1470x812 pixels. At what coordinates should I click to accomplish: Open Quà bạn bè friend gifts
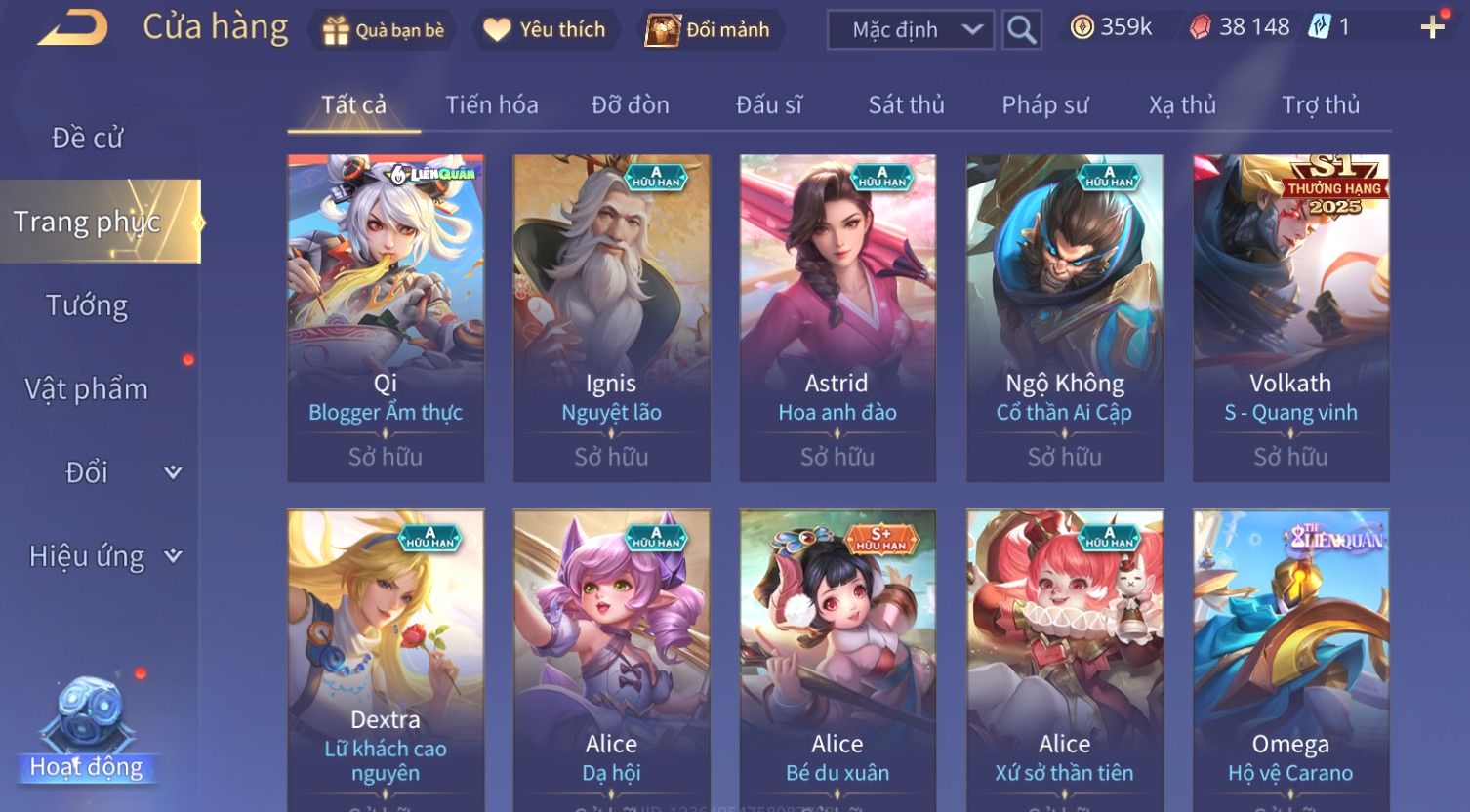coord(384,30)
